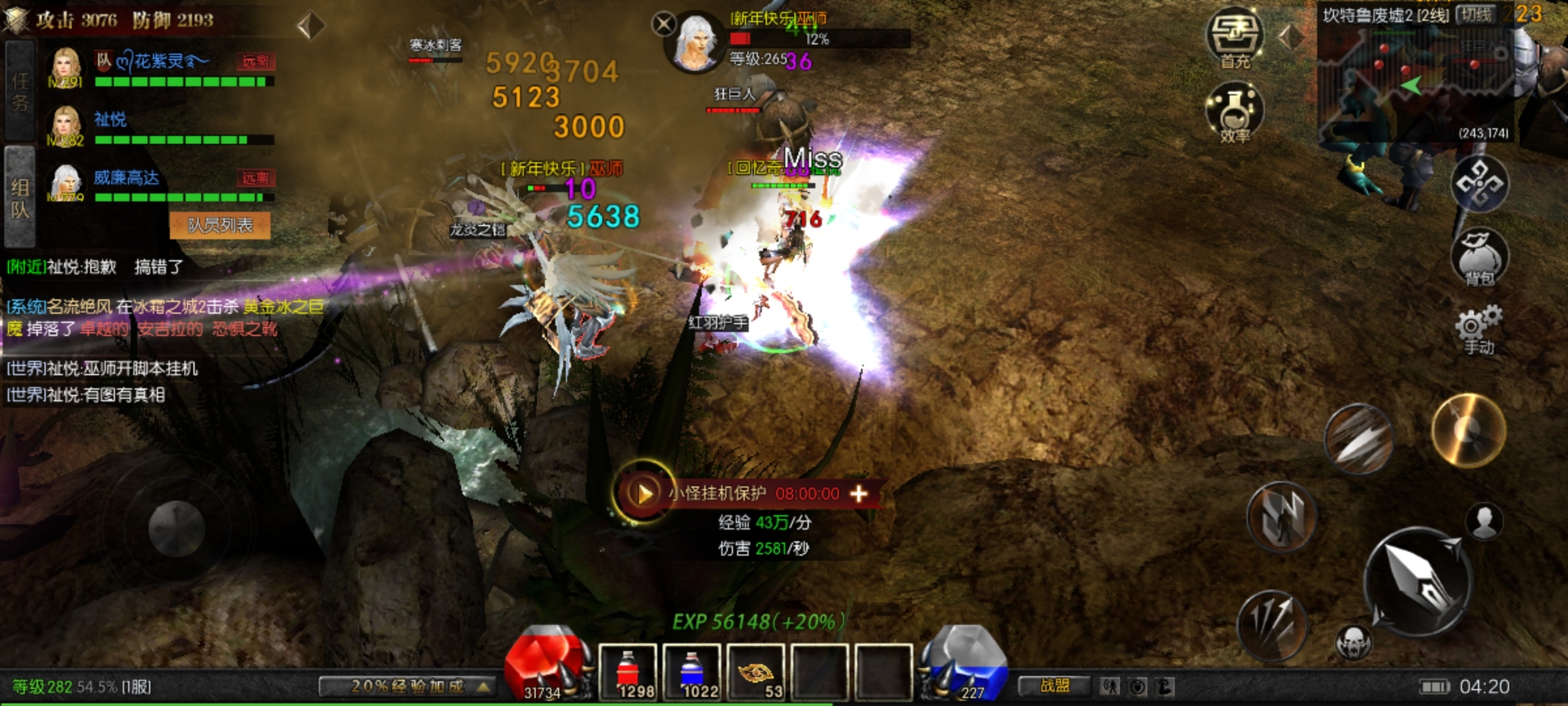Open the 首充 first recharge chest

pos(1234,37)
